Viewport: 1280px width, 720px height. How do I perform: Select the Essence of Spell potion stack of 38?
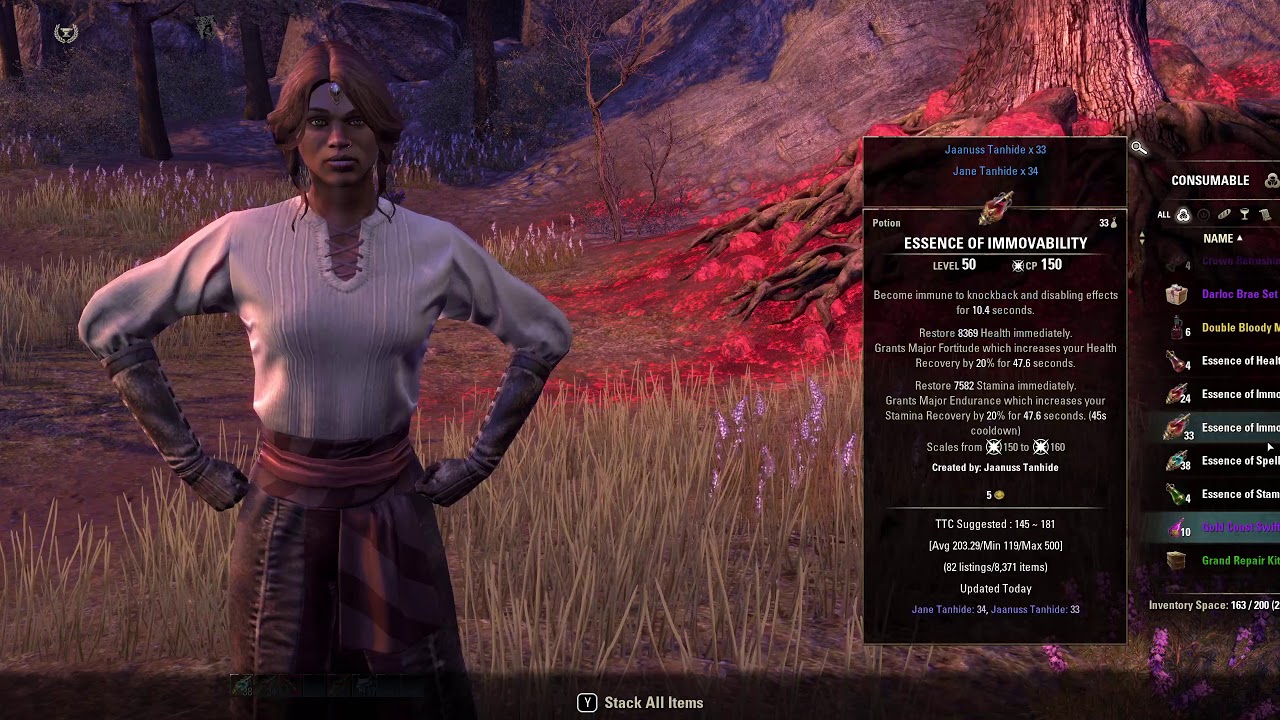(x=1239, y=461)
